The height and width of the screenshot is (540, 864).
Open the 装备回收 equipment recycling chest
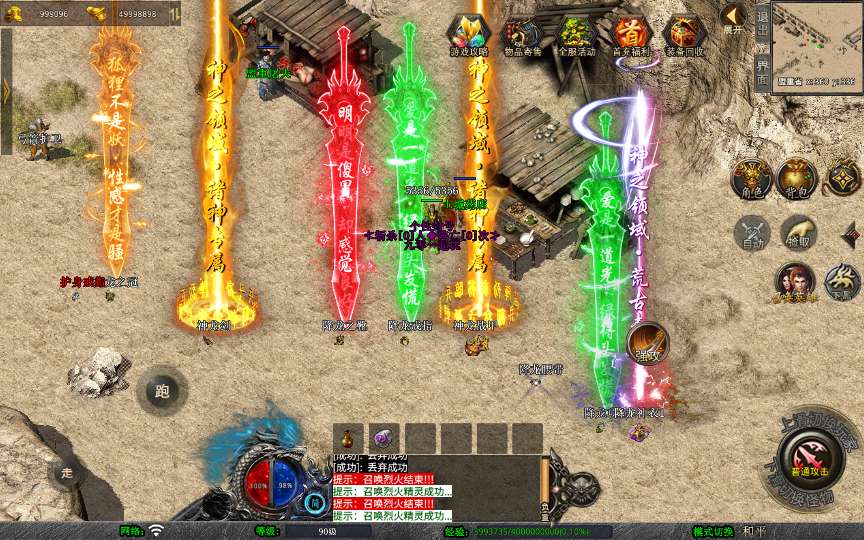pos(684,35)
